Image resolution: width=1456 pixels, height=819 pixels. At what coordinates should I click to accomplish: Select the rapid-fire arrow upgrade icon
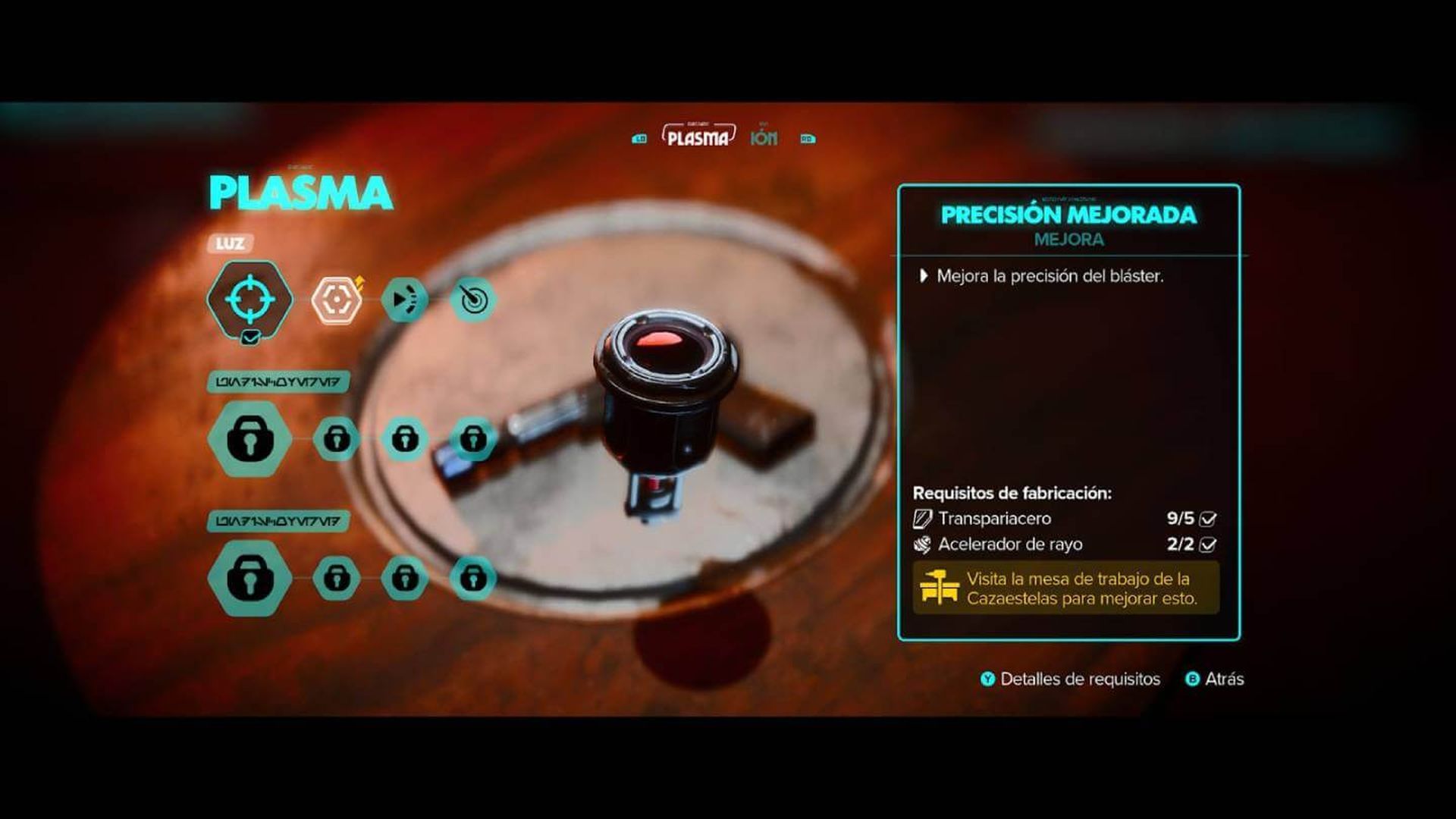click(x=404, y=300)
